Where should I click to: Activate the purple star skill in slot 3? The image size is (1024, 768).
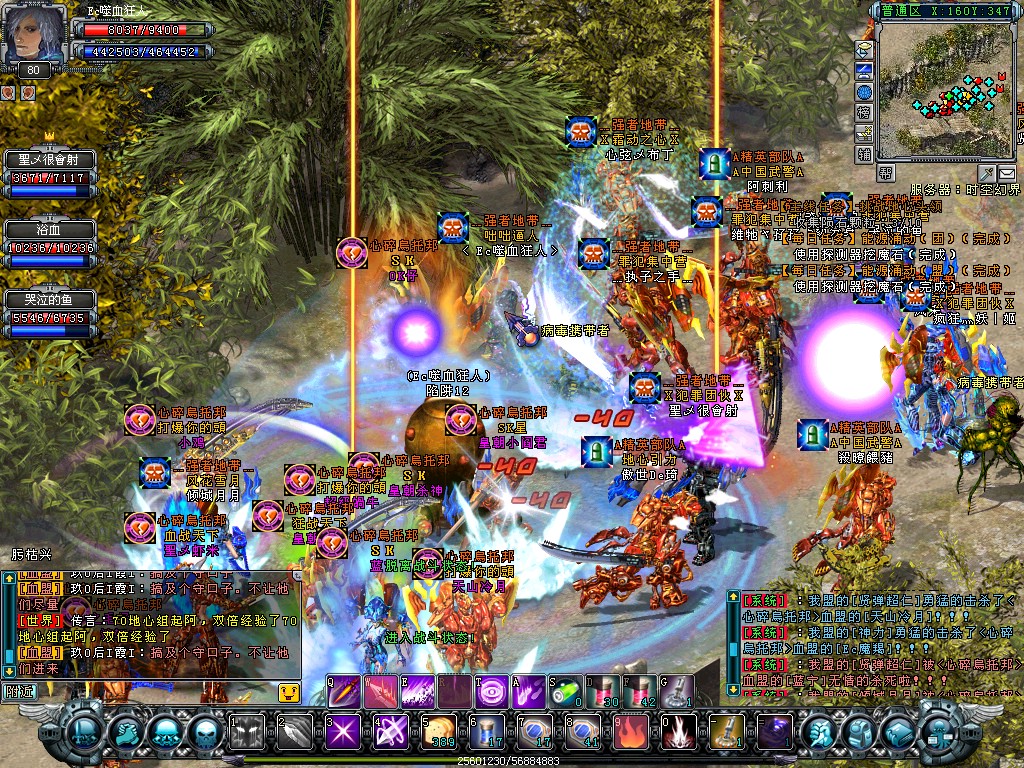(x=342, y=732)
